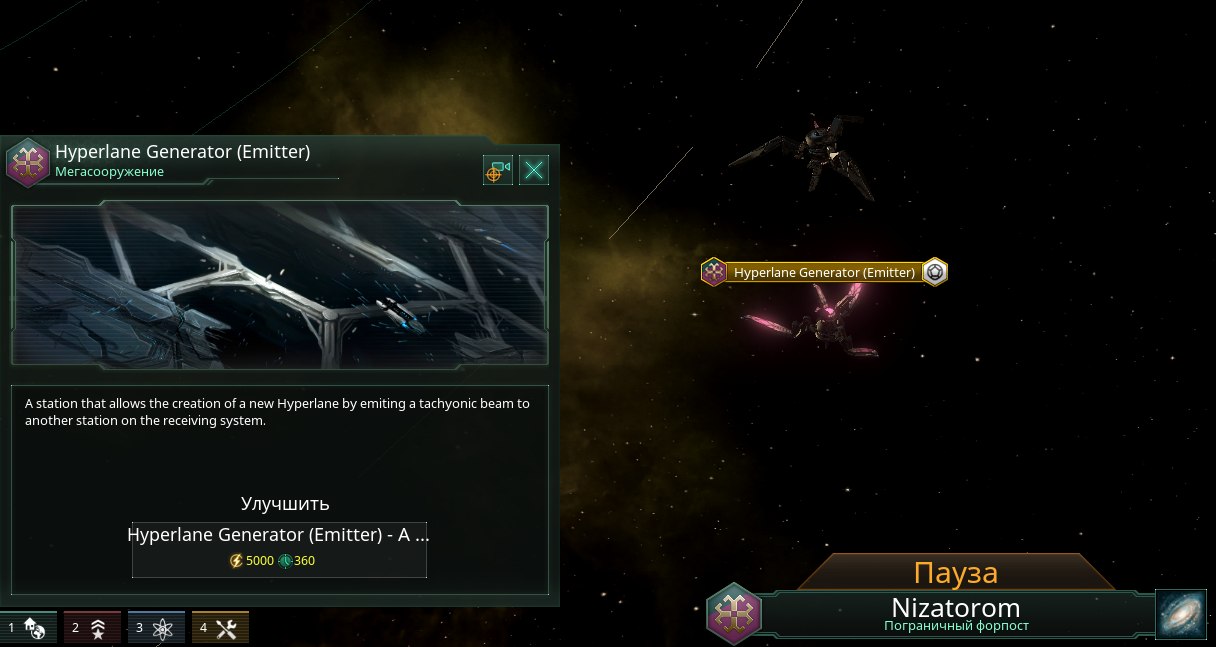This screenshot has width=1216, height=647.
Task: Open the planets tab numbered 1
Action: pos(28,628)
